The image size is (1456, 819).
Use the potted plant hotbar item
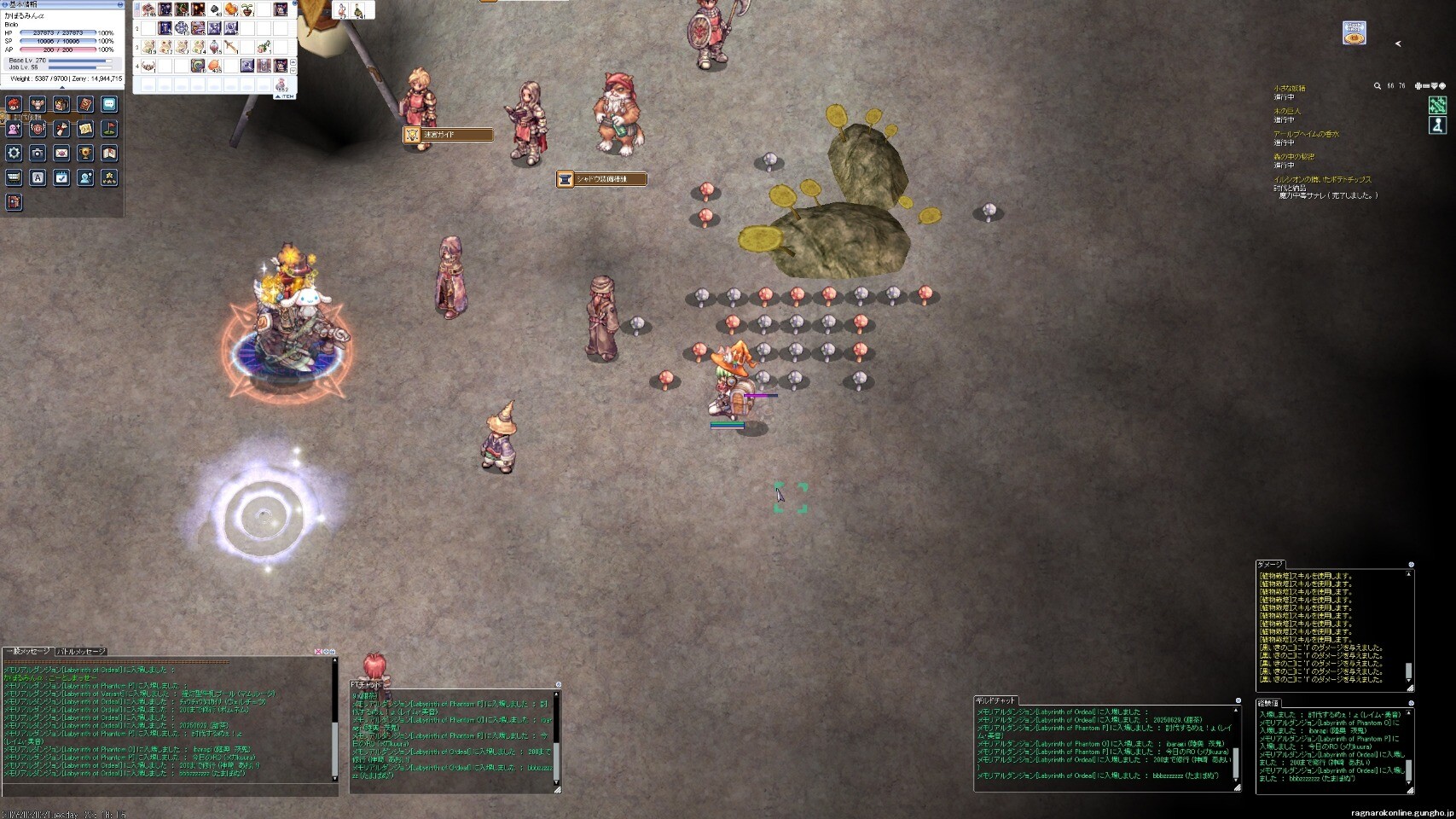247,9
